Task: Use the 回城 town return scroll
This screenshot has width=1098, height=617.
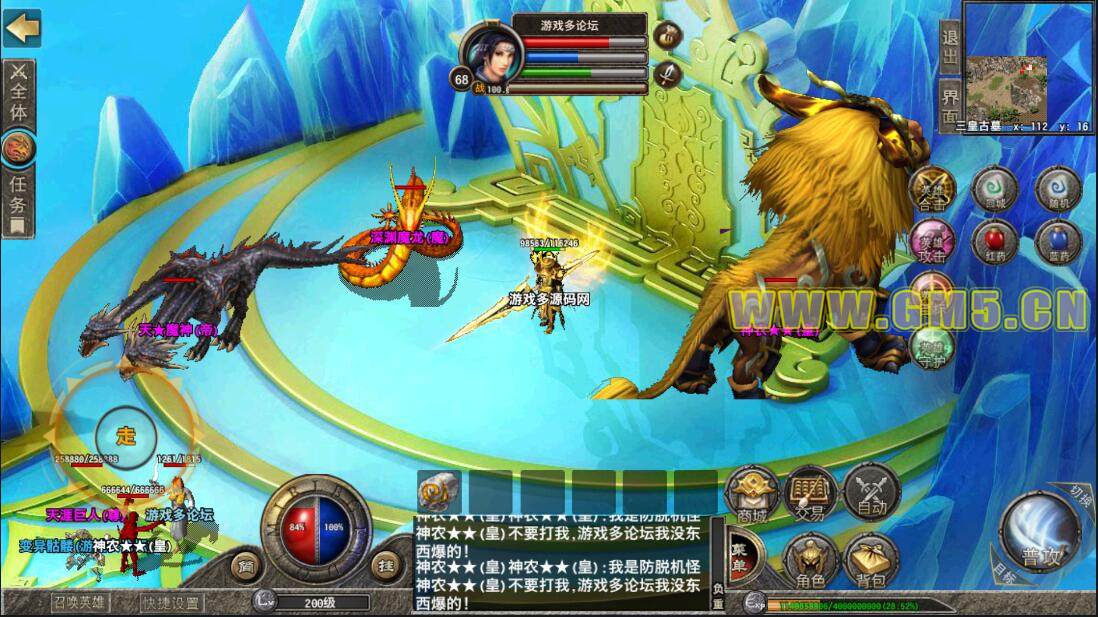Action: pos(995,189)
